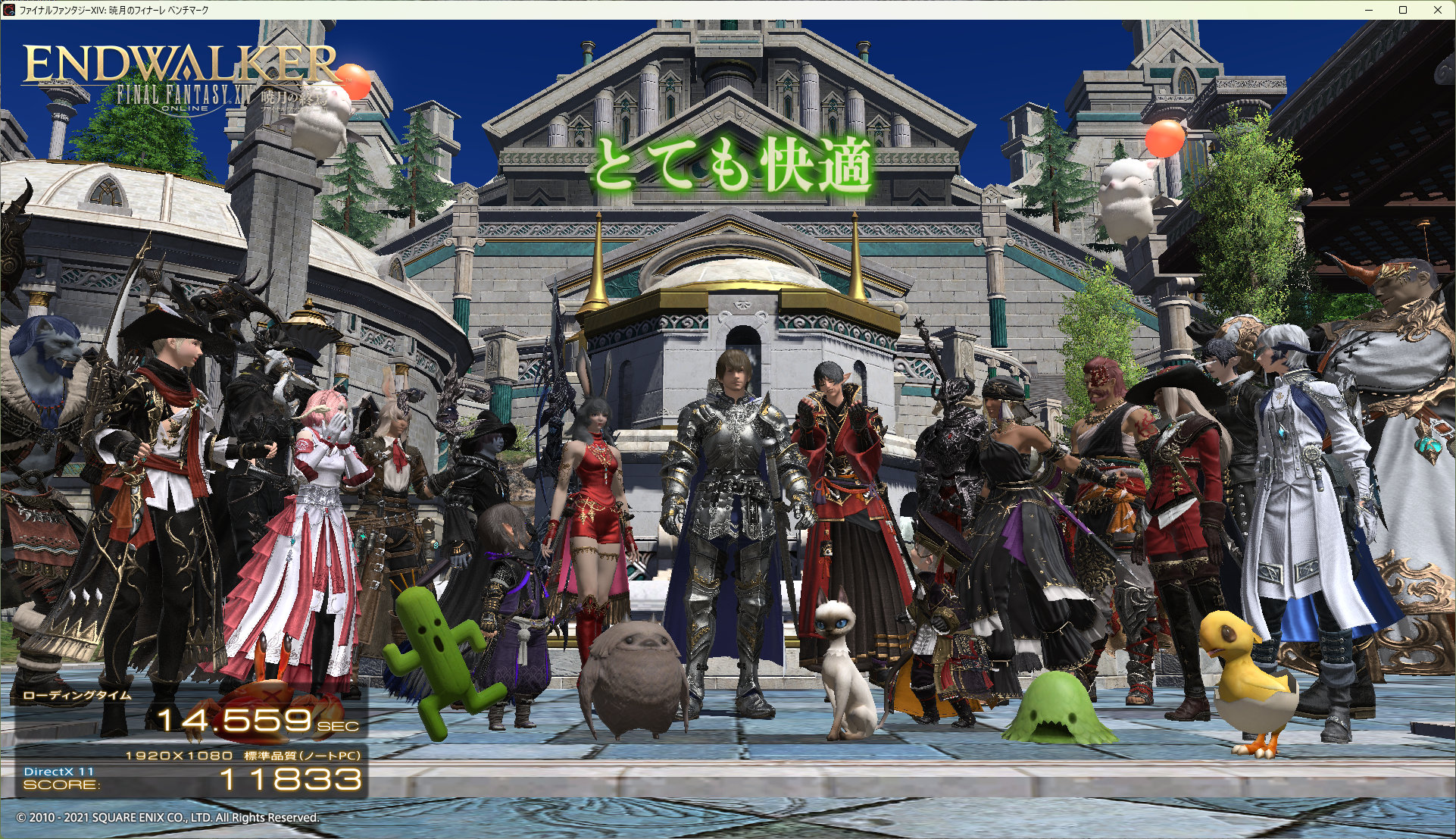Maximize the benchmark window

pyautogui.click(x=1403, y=10)
